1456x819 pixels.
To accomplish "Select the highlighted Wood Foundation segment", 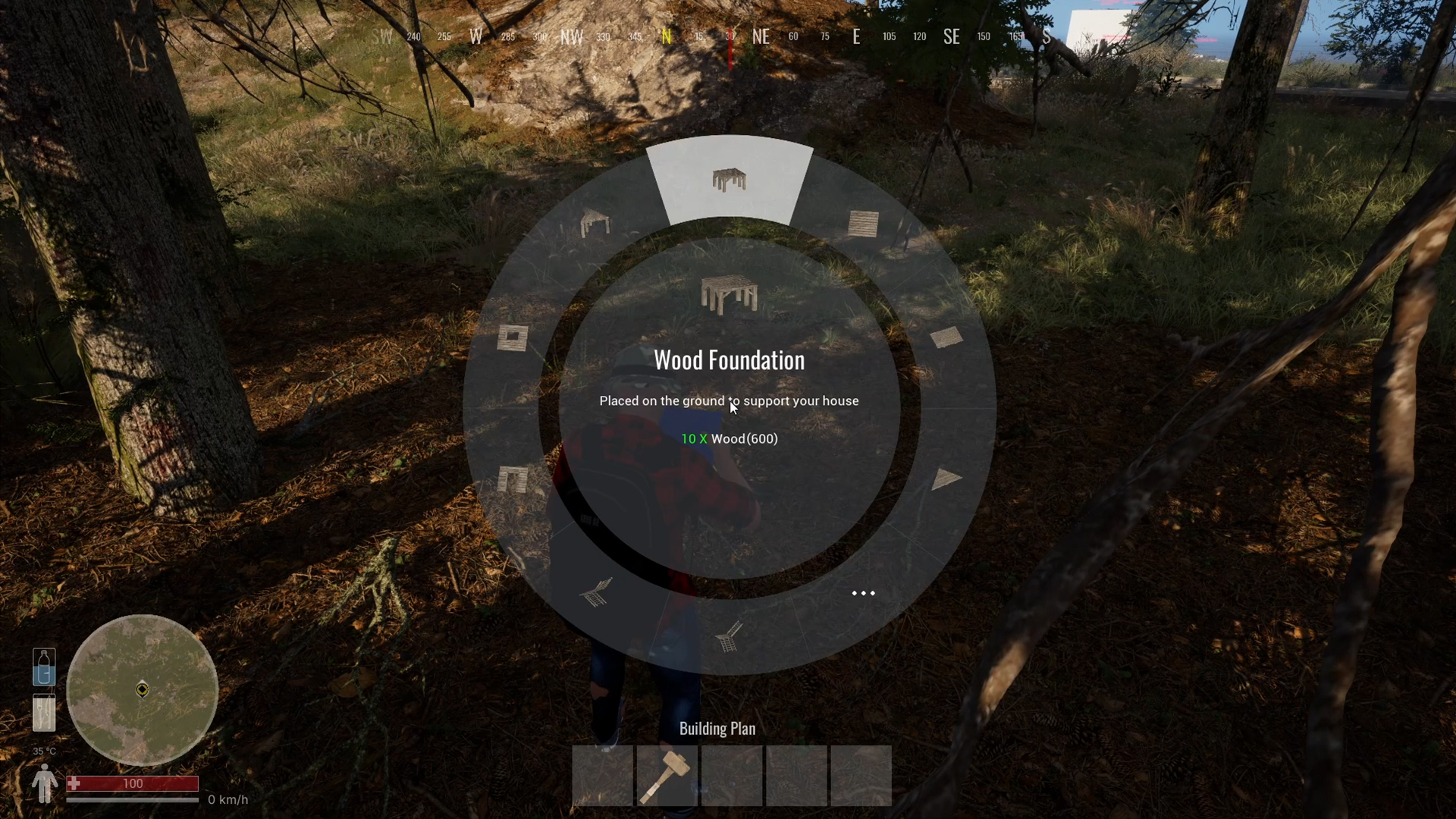I will [729, 181].
